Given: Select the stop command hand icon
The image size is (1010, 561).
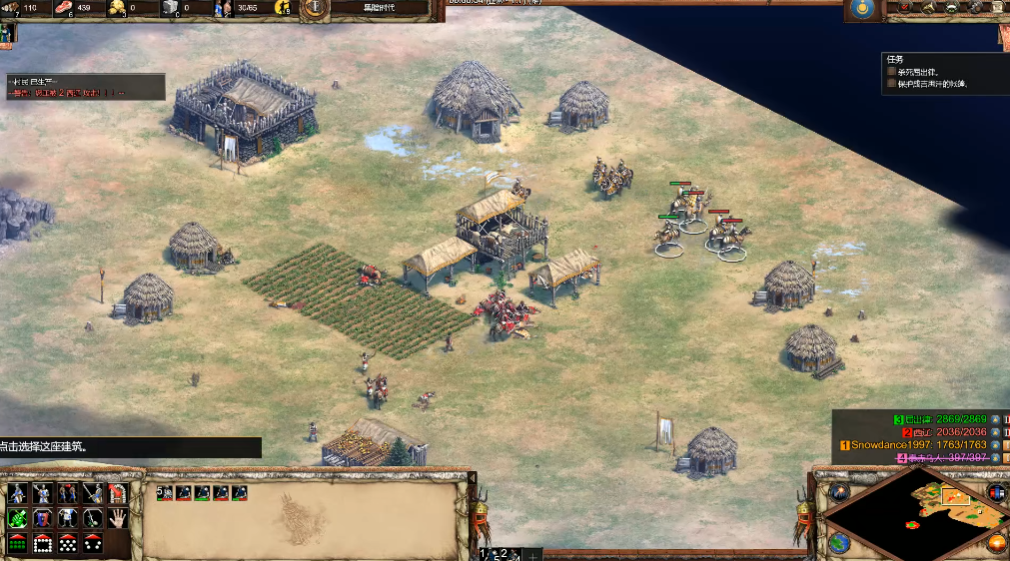Looking at the screenshot, I should (117, 518).
